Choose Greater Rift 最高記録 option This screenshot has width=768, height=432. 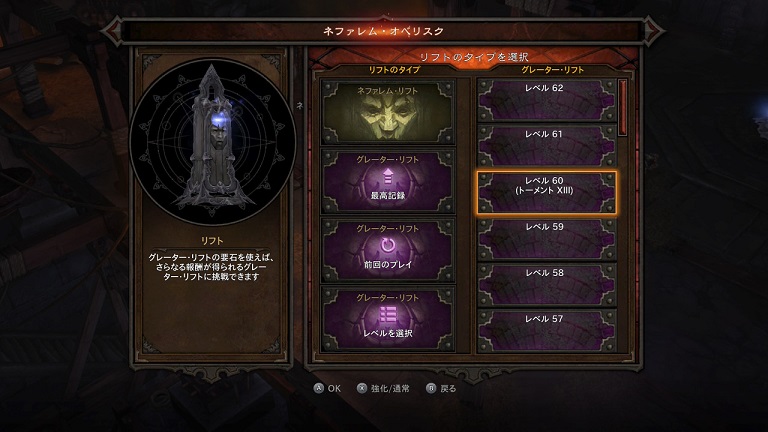[387, 179]
